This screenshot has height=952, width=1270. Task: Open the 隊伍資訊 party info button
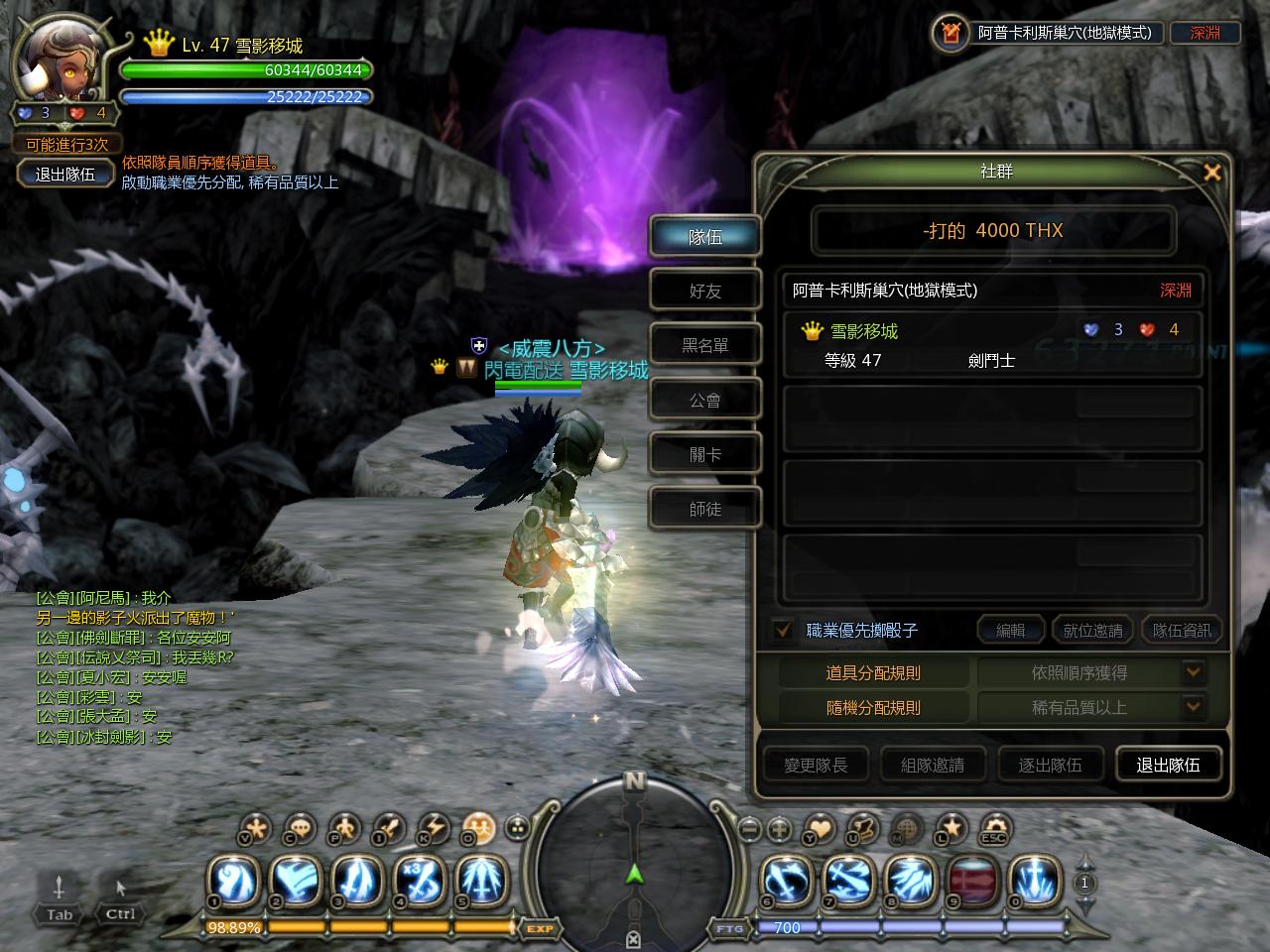tap(1182, 630)
